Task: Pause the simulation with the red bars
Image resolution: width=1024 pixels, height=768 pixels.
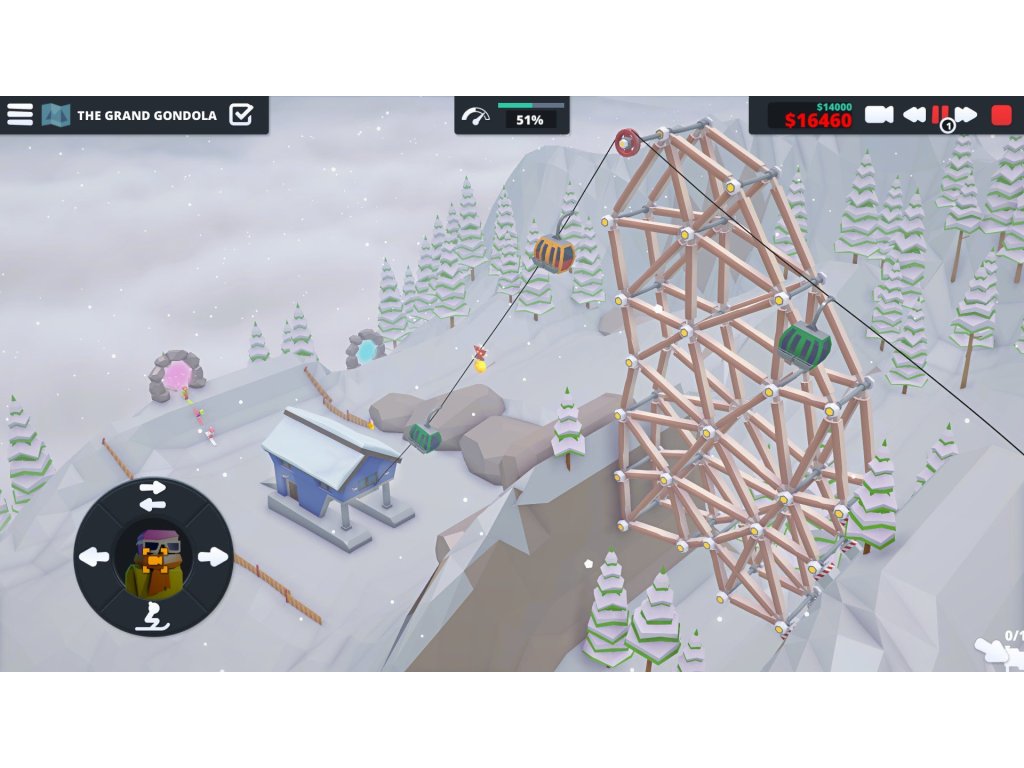Action: [940, 114]
